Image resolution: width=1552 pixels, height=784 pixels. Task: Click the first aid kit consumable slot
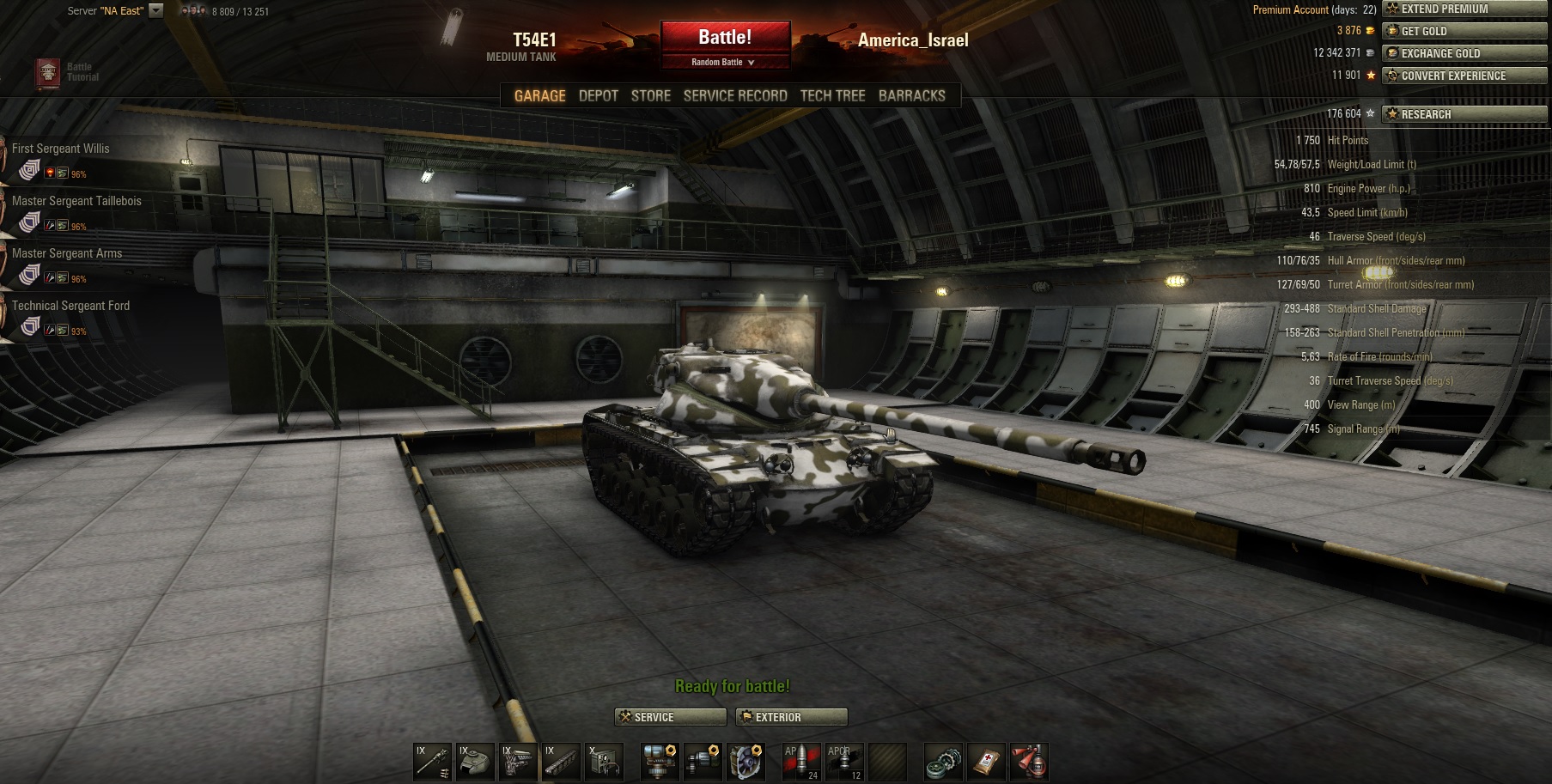pos(986,761)
